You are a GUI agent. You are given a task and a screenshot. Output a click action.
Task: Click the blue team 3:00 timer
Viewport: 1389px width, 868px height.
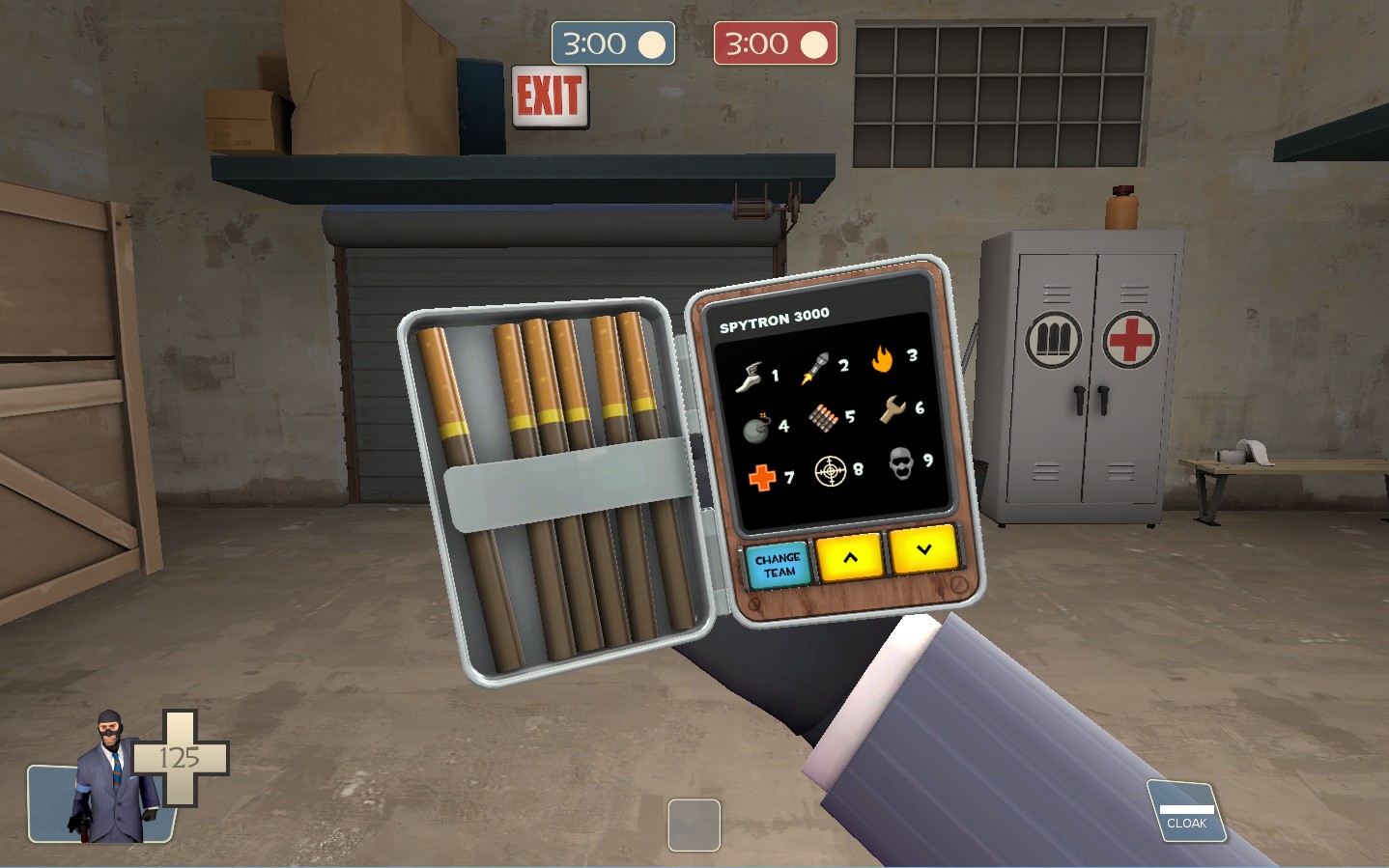pyautogui.click(x=613, y=42)
